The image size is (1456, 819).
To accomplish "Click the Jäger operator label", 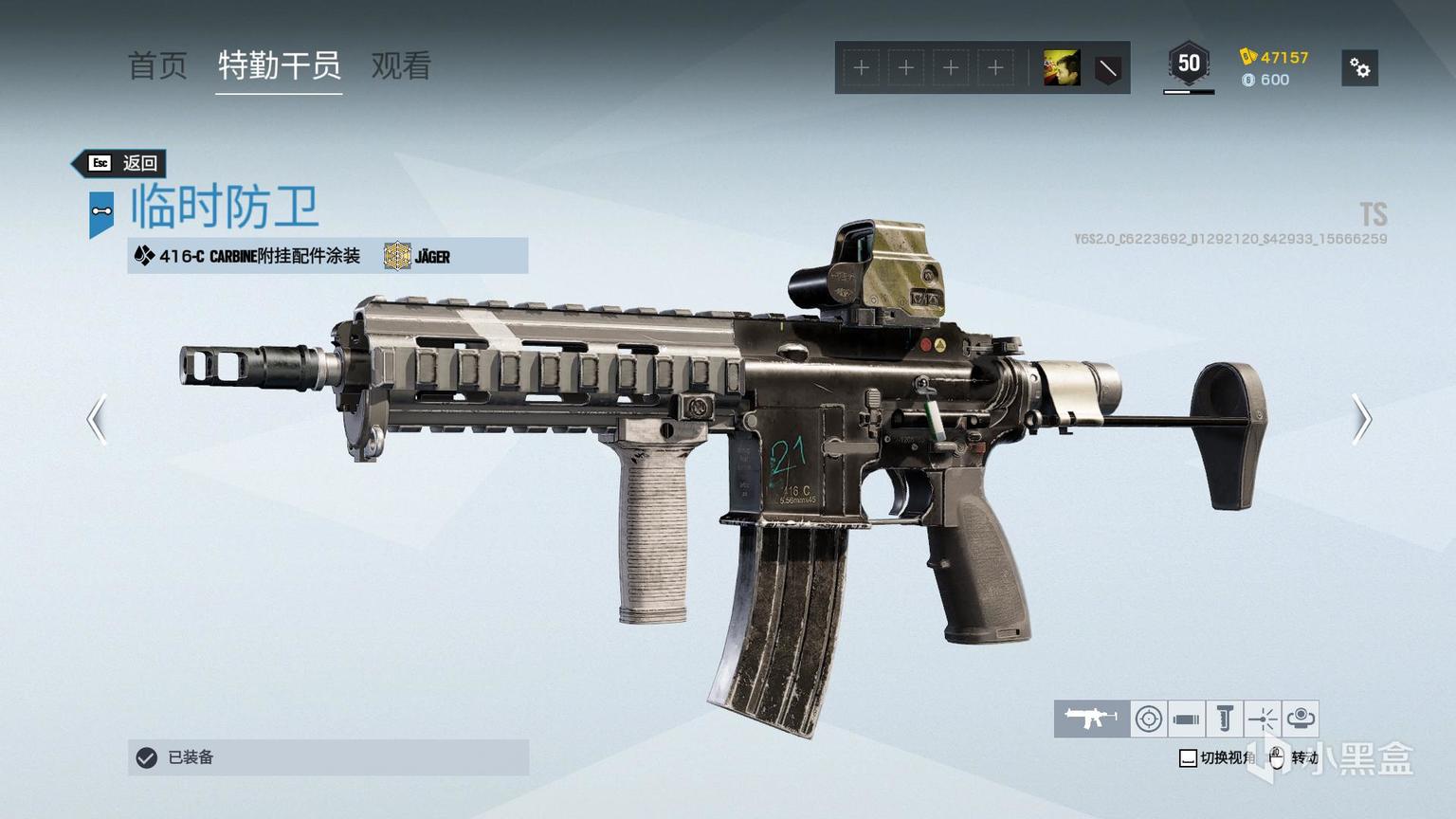I will pos(418,256).
